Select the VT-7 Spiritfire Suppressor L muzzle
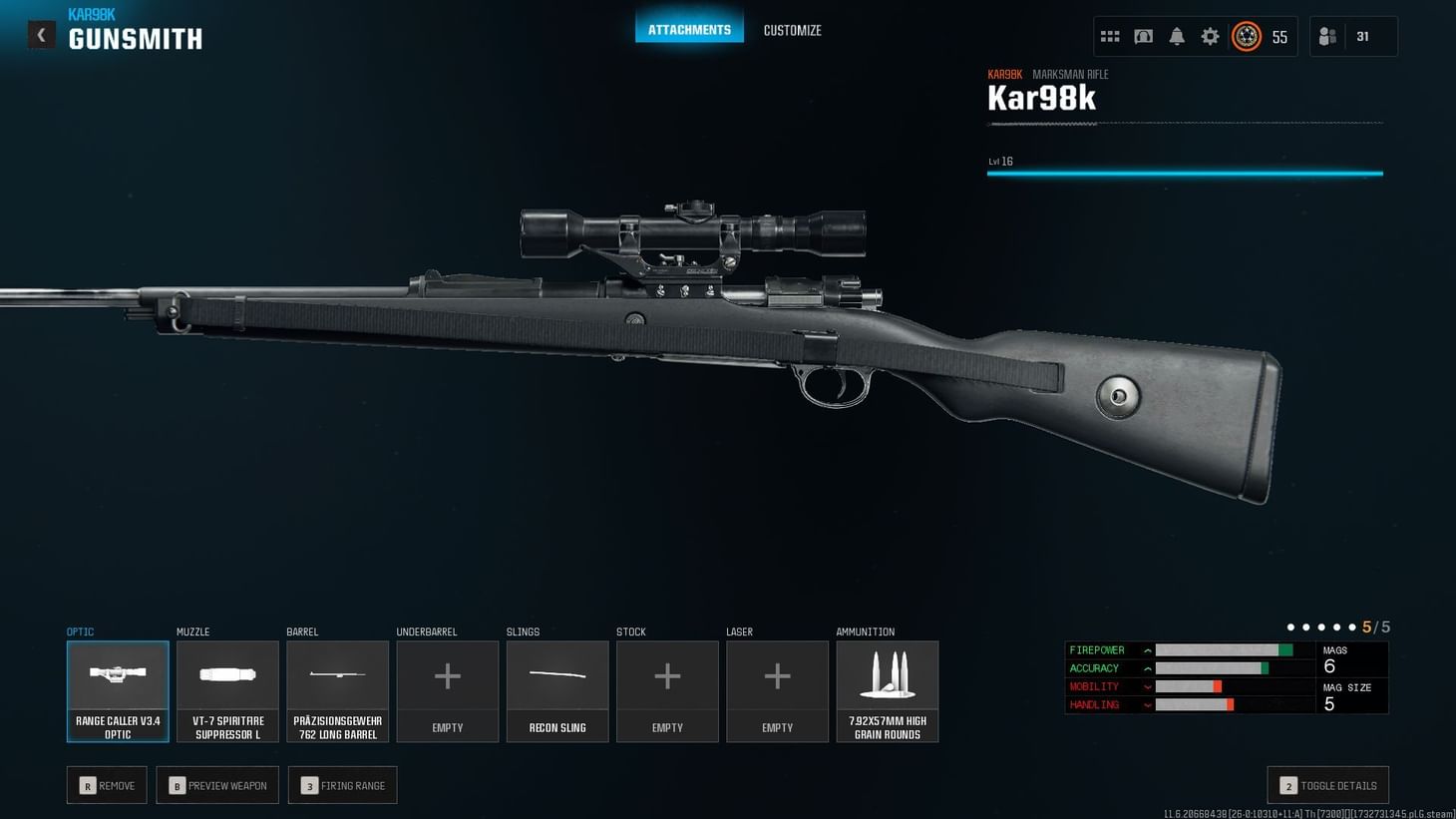 tap(227, 690)
